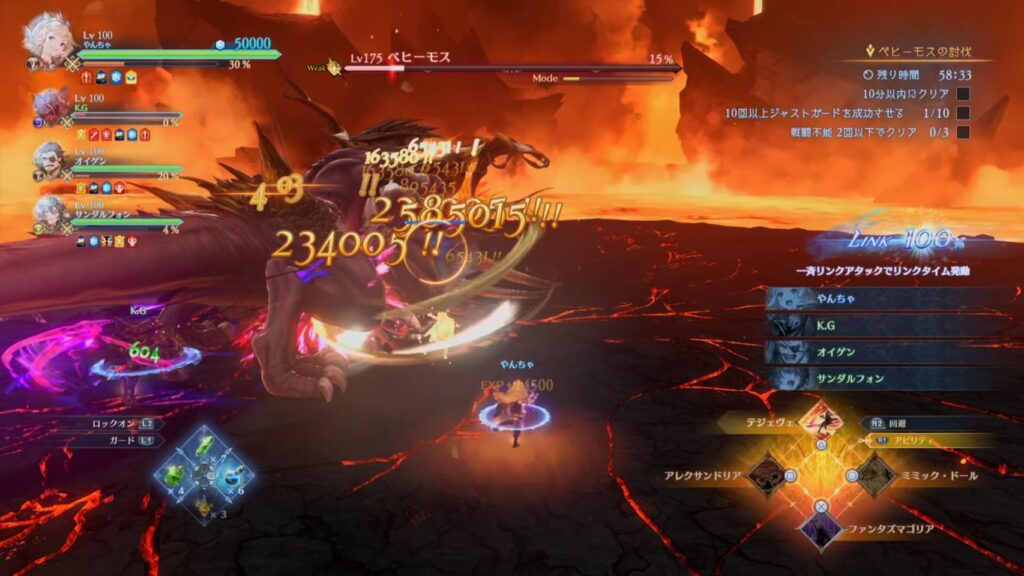1024x576 pixels.
Task: Activate the テジェヴェ skill icon
Action: point(821,419)
